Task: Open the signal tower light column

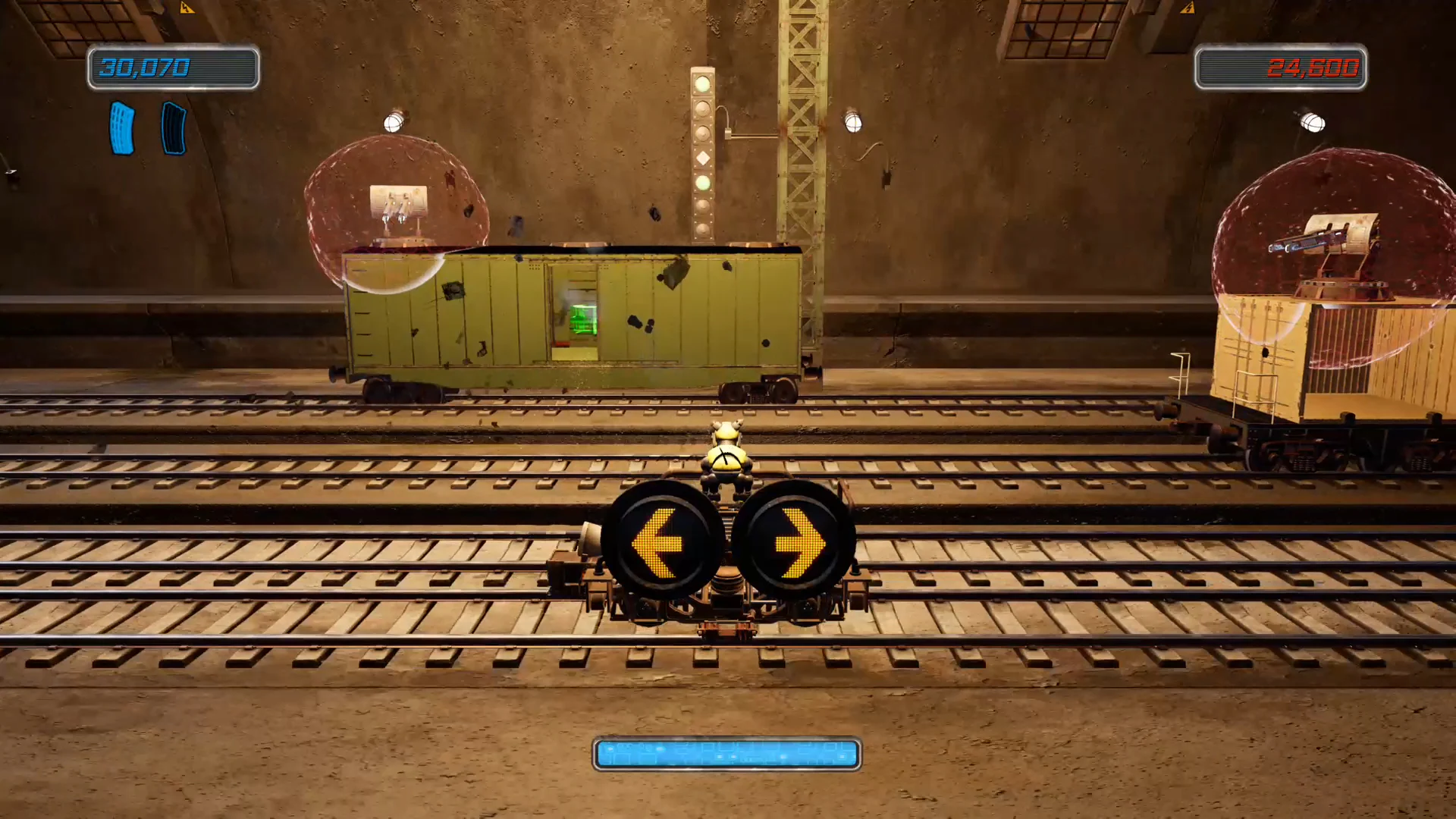Action: (x=704, y=152)
